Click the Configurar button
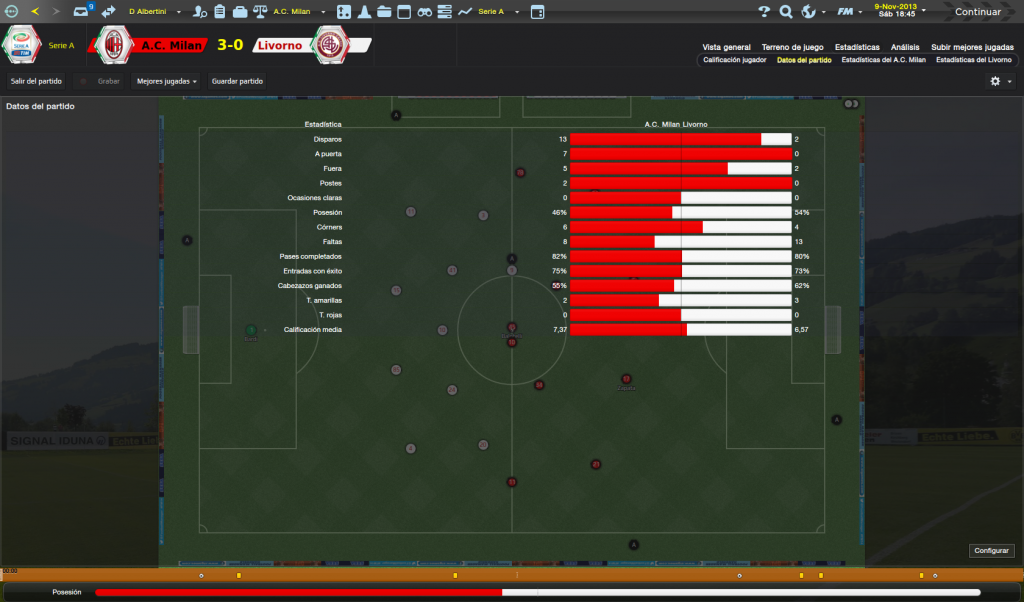Image resolution: width=1024 pixels, height=602 pixels. coord(991,550)
